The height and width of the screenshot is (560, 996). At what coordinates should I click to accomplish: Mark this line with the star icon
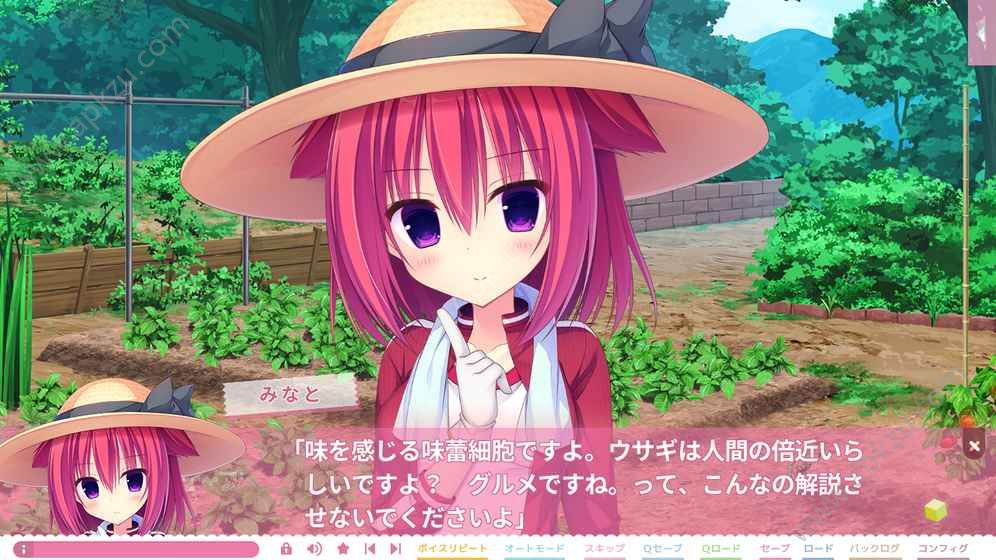(x=343, y=549)
